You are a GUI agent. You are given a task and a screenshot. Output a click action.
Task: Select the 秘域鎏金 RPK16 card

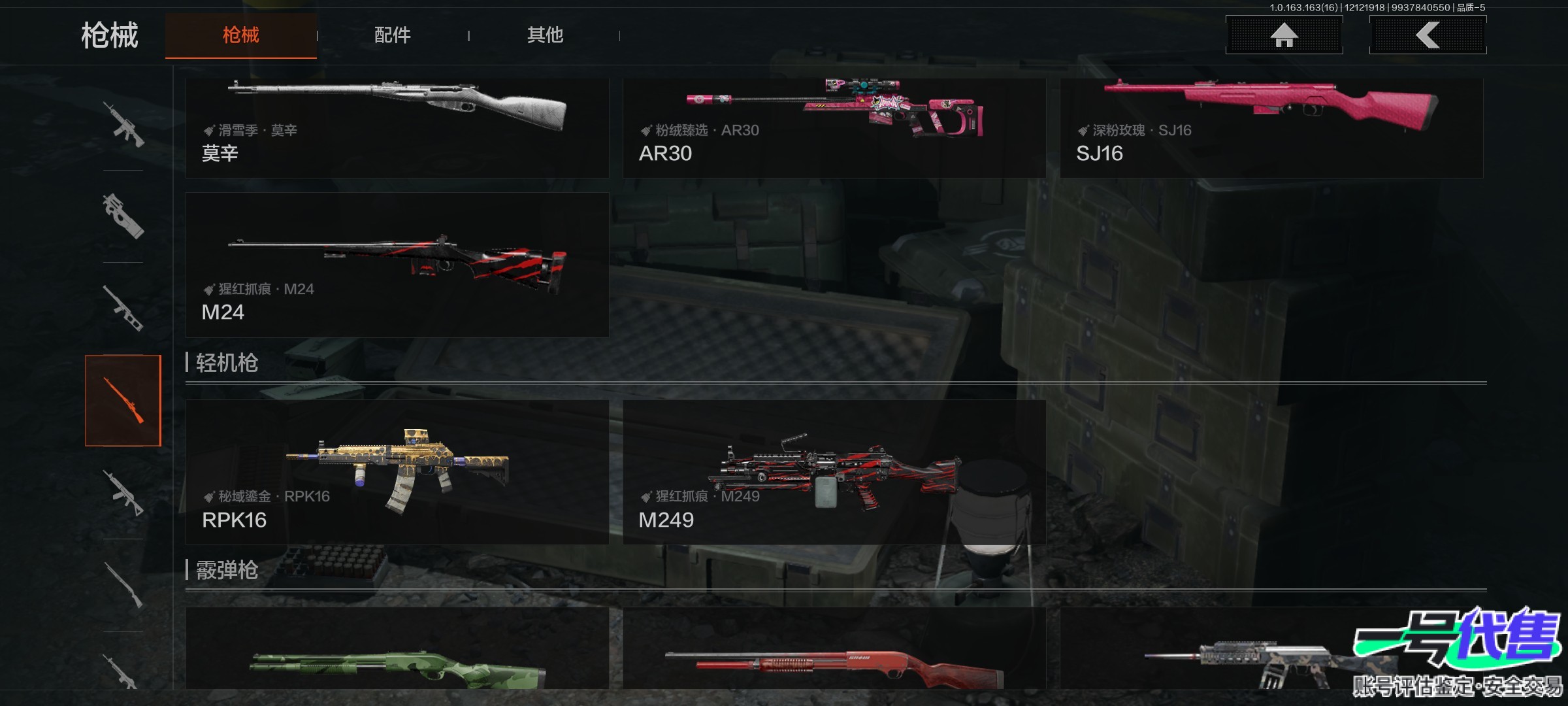click(x=397, y=472)
